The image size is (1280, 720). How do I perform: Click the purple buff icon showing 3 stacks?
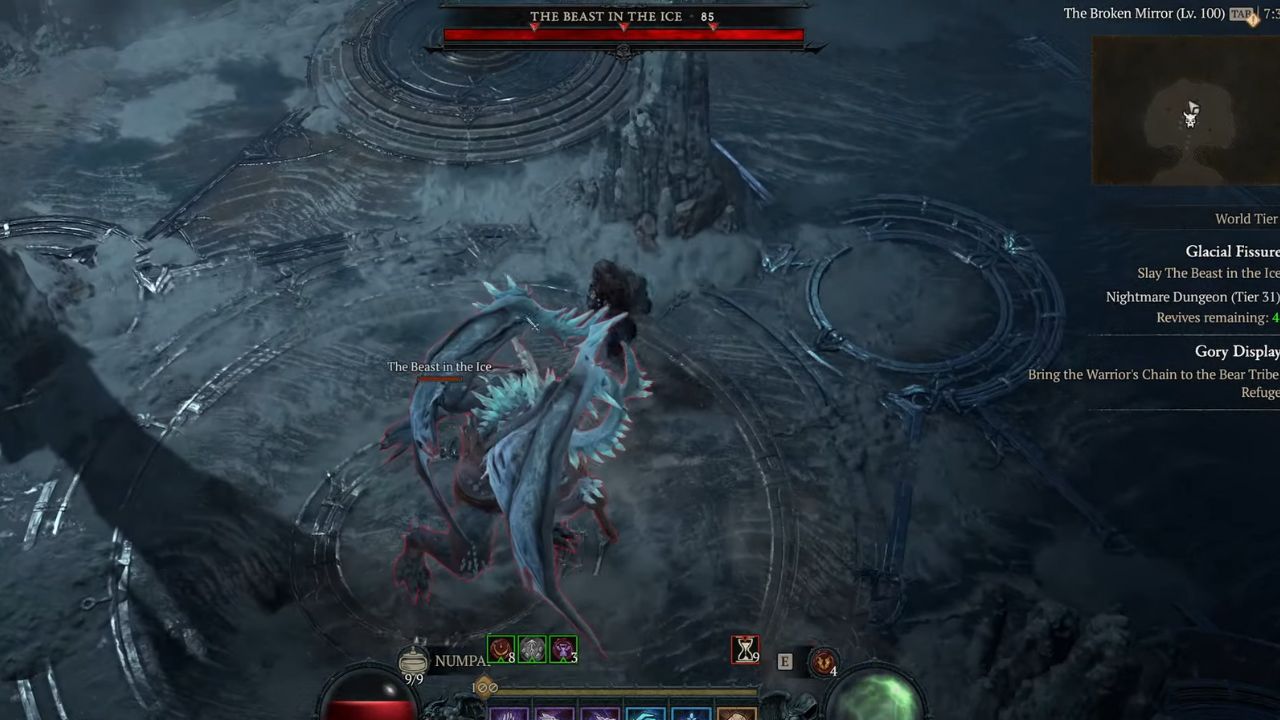coord(563,648)
